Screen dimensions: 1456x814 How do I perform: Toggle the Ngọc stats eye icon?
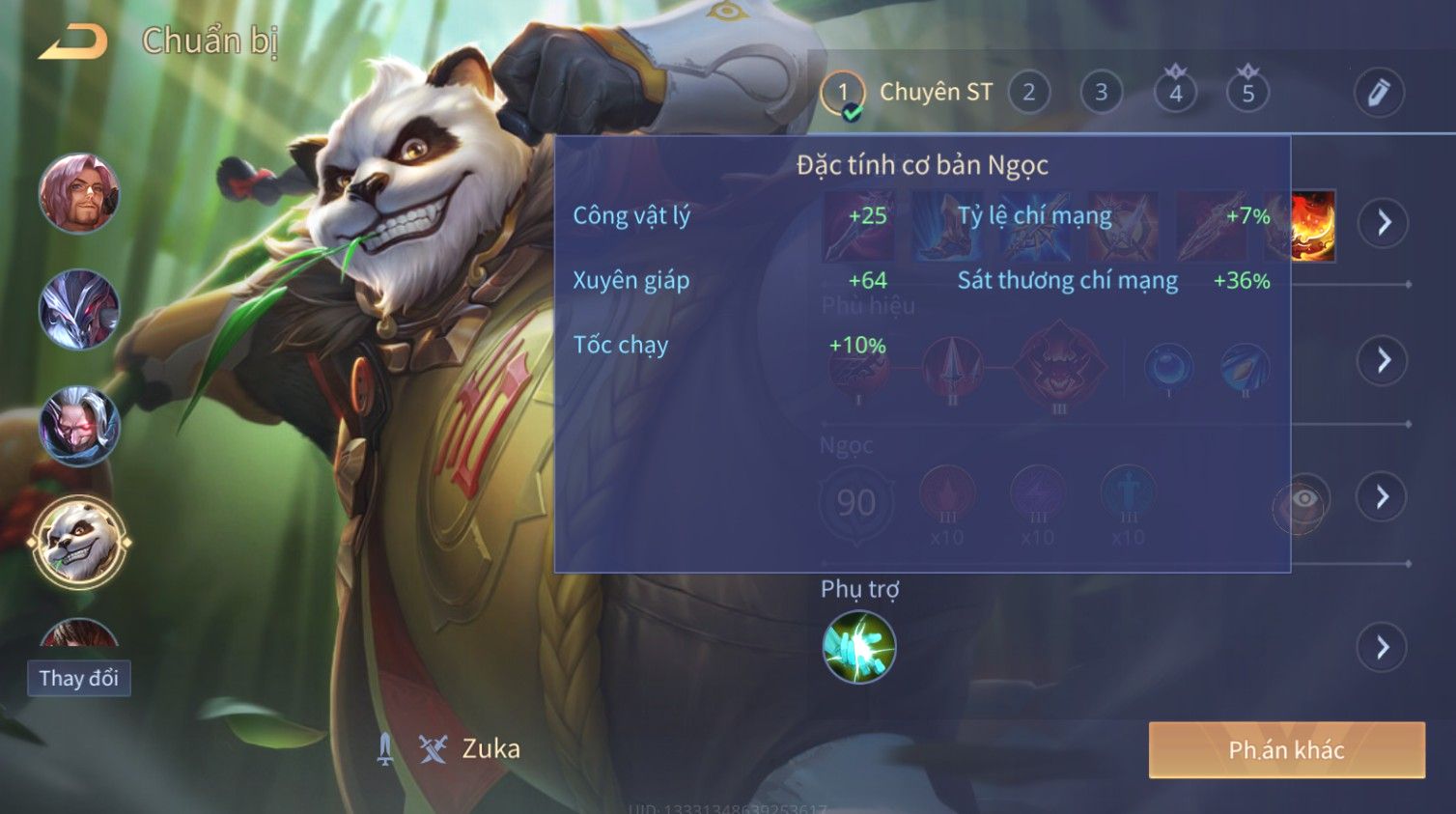pos(1302,499)
